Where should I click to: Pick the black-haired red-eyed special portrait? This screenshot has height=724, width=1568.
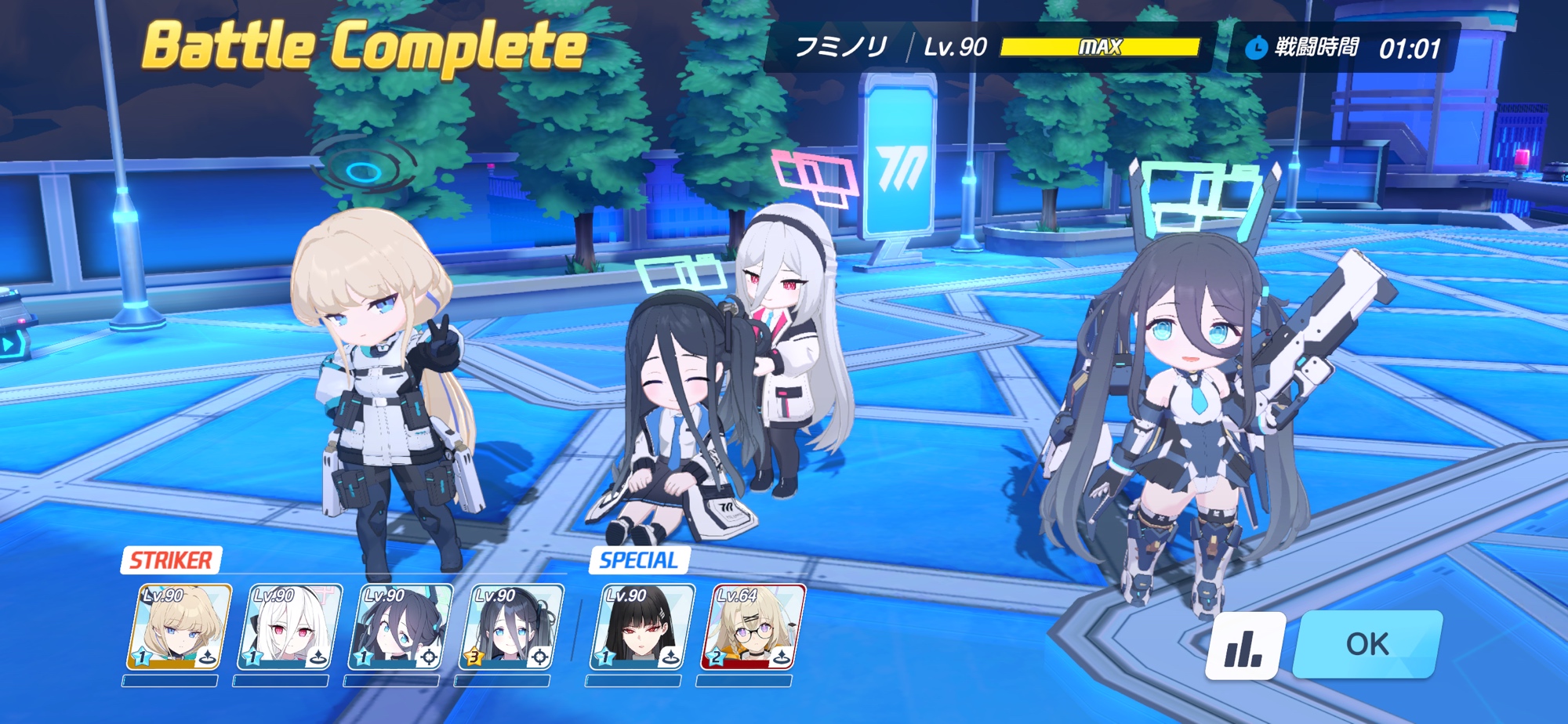[642, 628]
